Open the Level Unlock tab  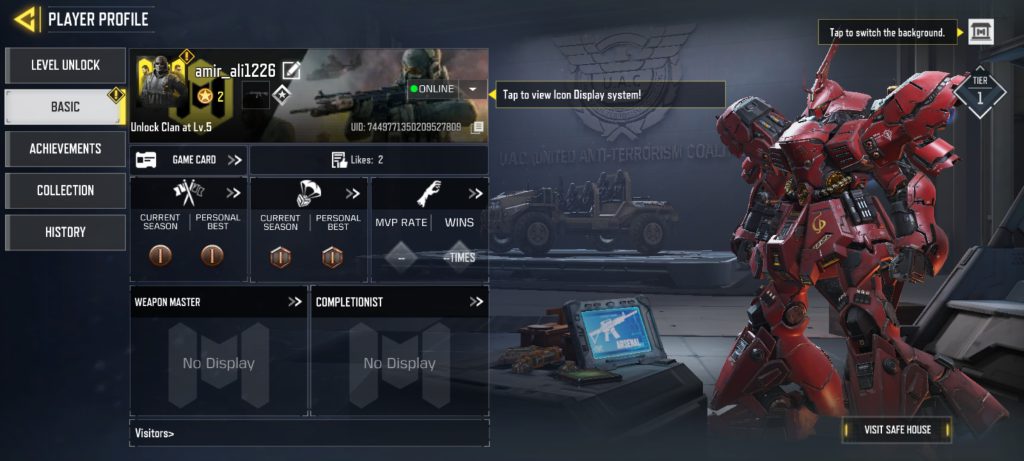point(65,66)
